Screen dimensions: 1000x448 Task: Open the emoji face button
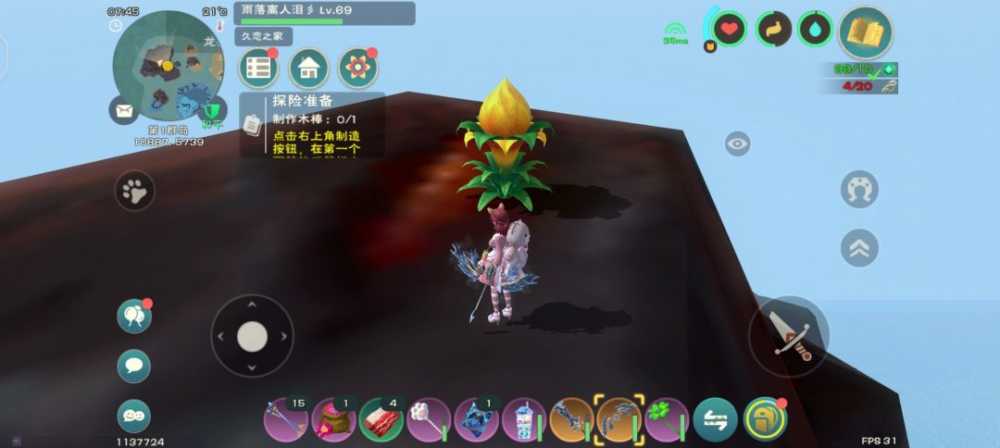[x=134, y=415]
